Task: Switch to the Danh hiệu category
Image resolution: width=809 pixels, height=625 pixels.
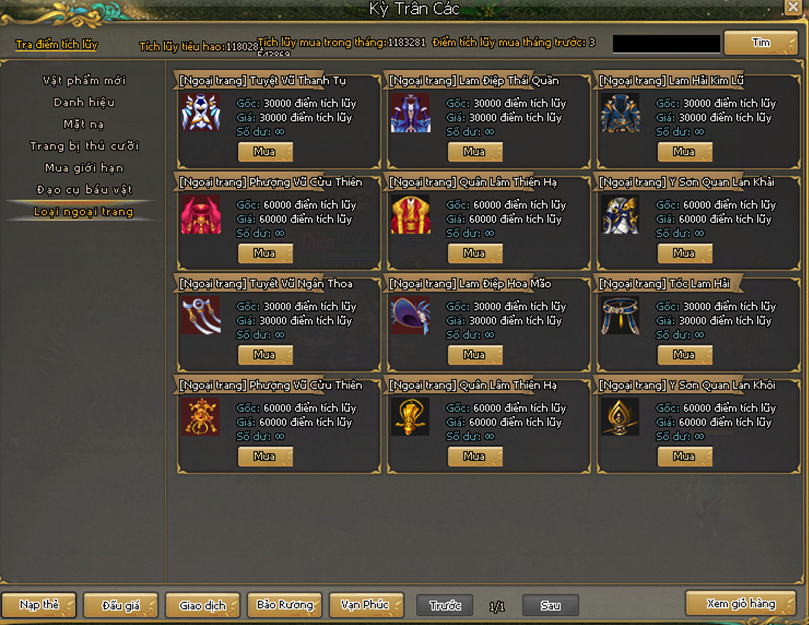Action: (x=84, y=102)
